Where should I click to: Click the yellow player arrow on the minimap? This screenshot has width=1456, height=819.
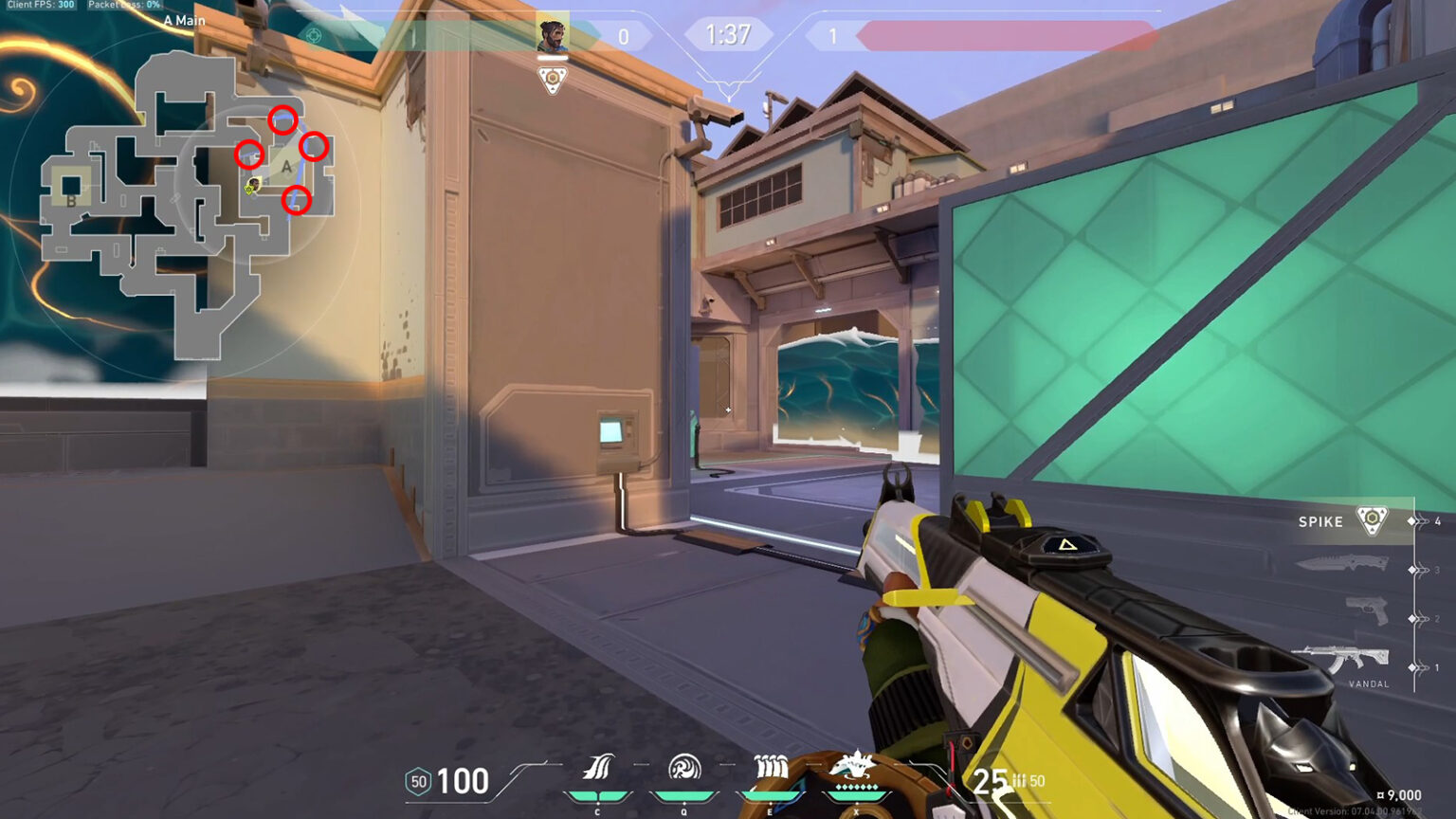pyautogui.click(x=251, y=188)
